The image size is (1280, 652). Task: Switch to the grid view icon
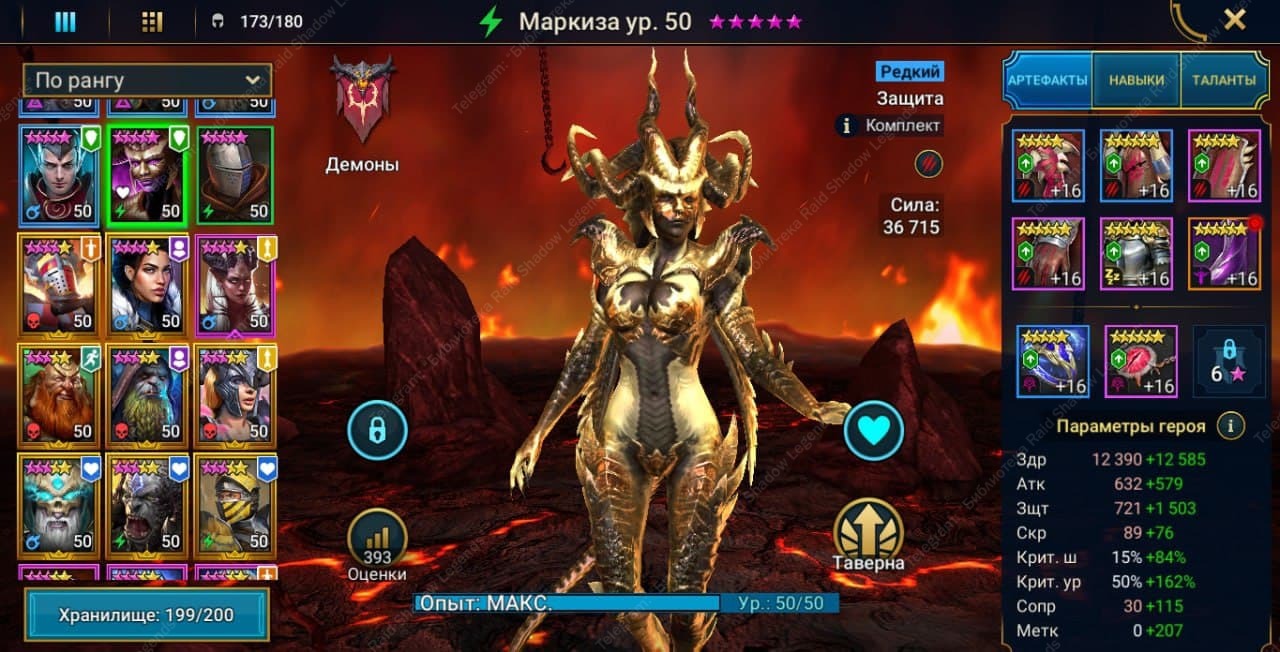coord(152,22)
